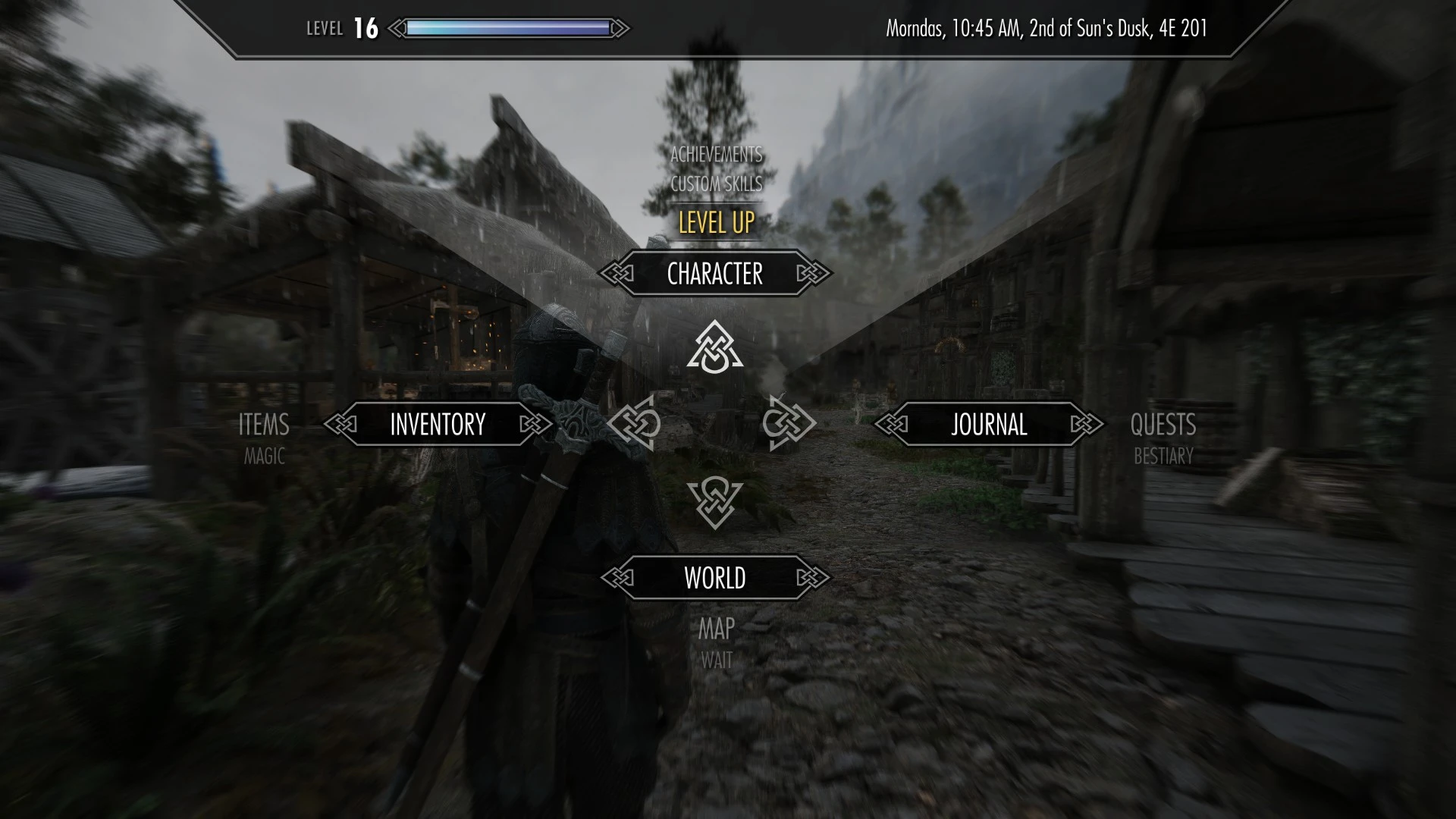Screen dimensions: 1456x819
Task: Open the Character menu
Action: click(x=714, y=274)
